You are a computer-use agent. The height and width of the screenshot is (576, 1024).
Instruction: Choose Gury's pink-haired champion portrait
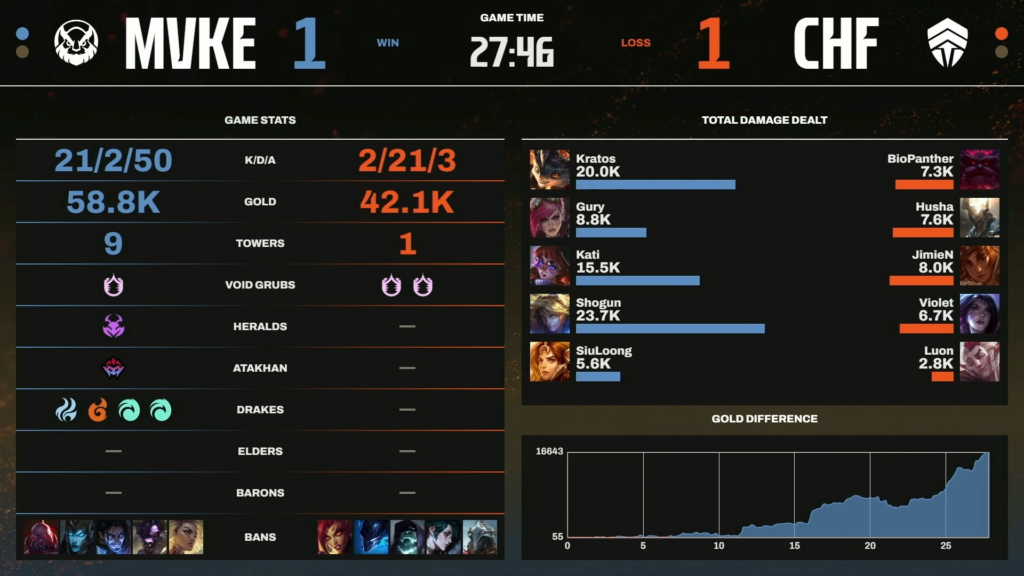(549, 217)
